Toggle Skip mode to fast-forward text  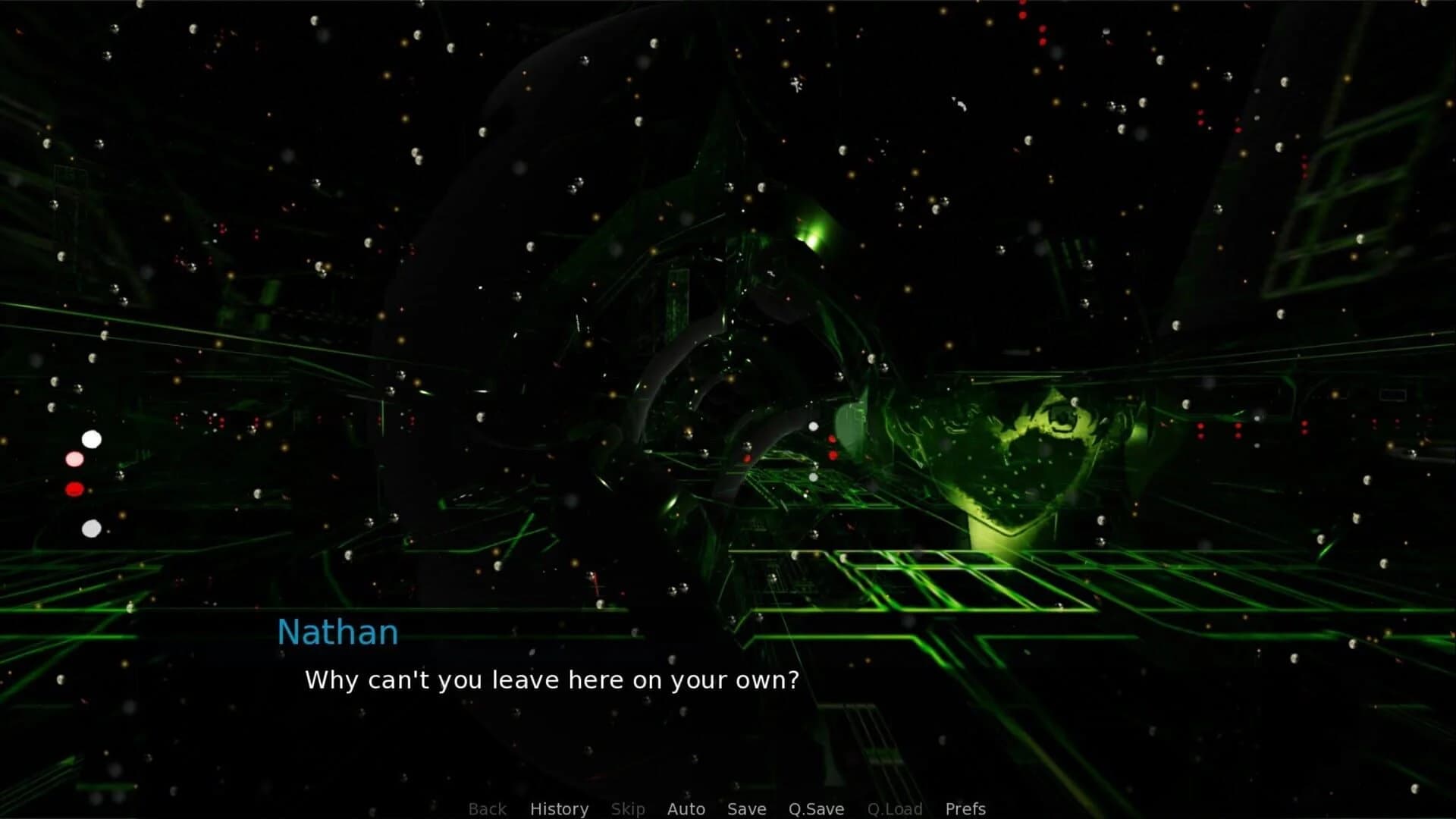click(x=629, y=808)
